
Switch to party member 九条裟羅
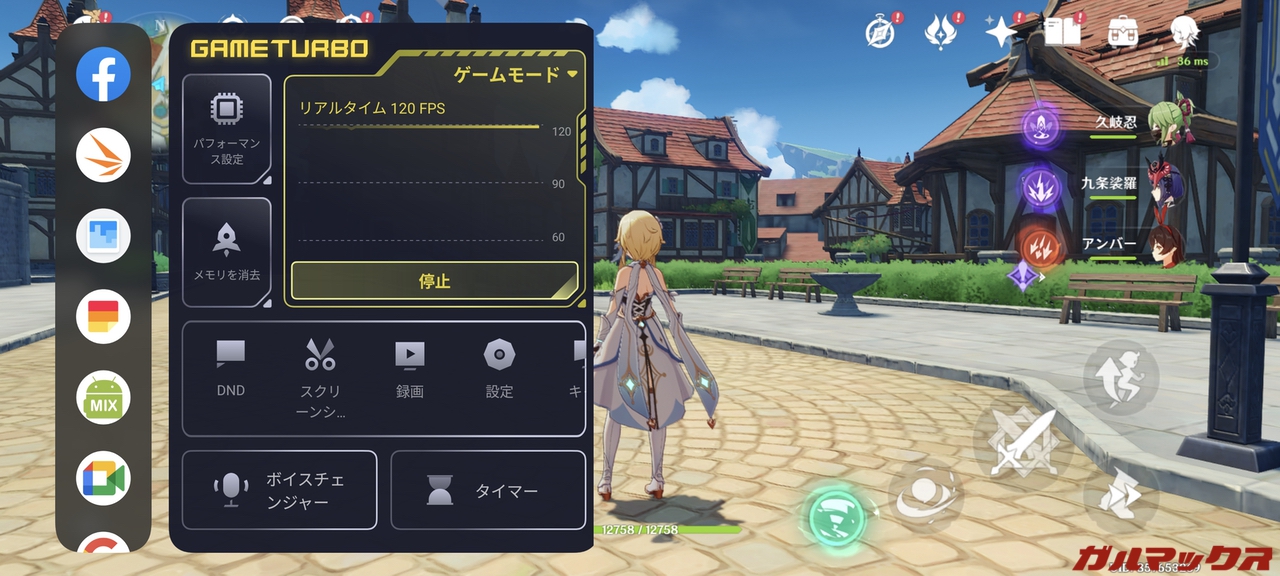(x=1163, y=184)
